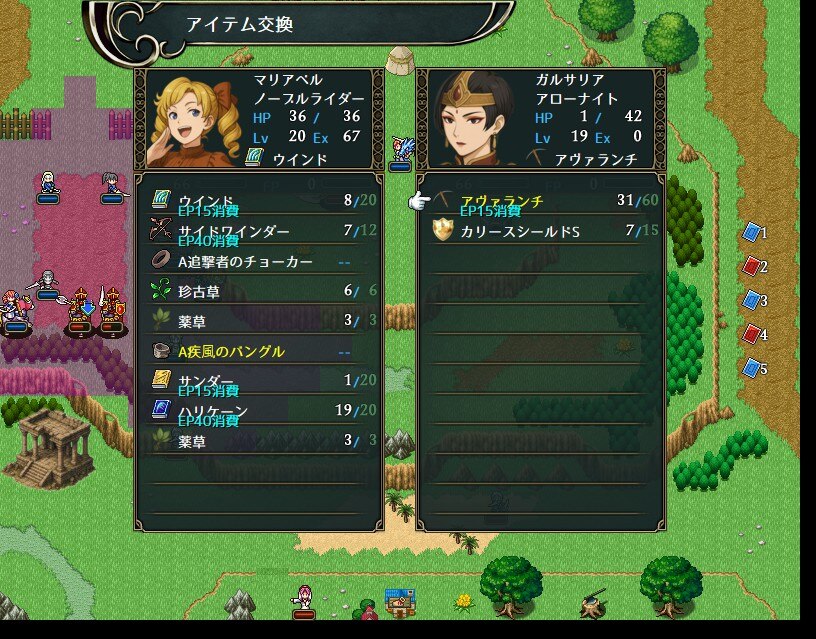Choose the カリースシールドS shield item
This screenshot has height=639, width=816.
(x=540, y=232)
